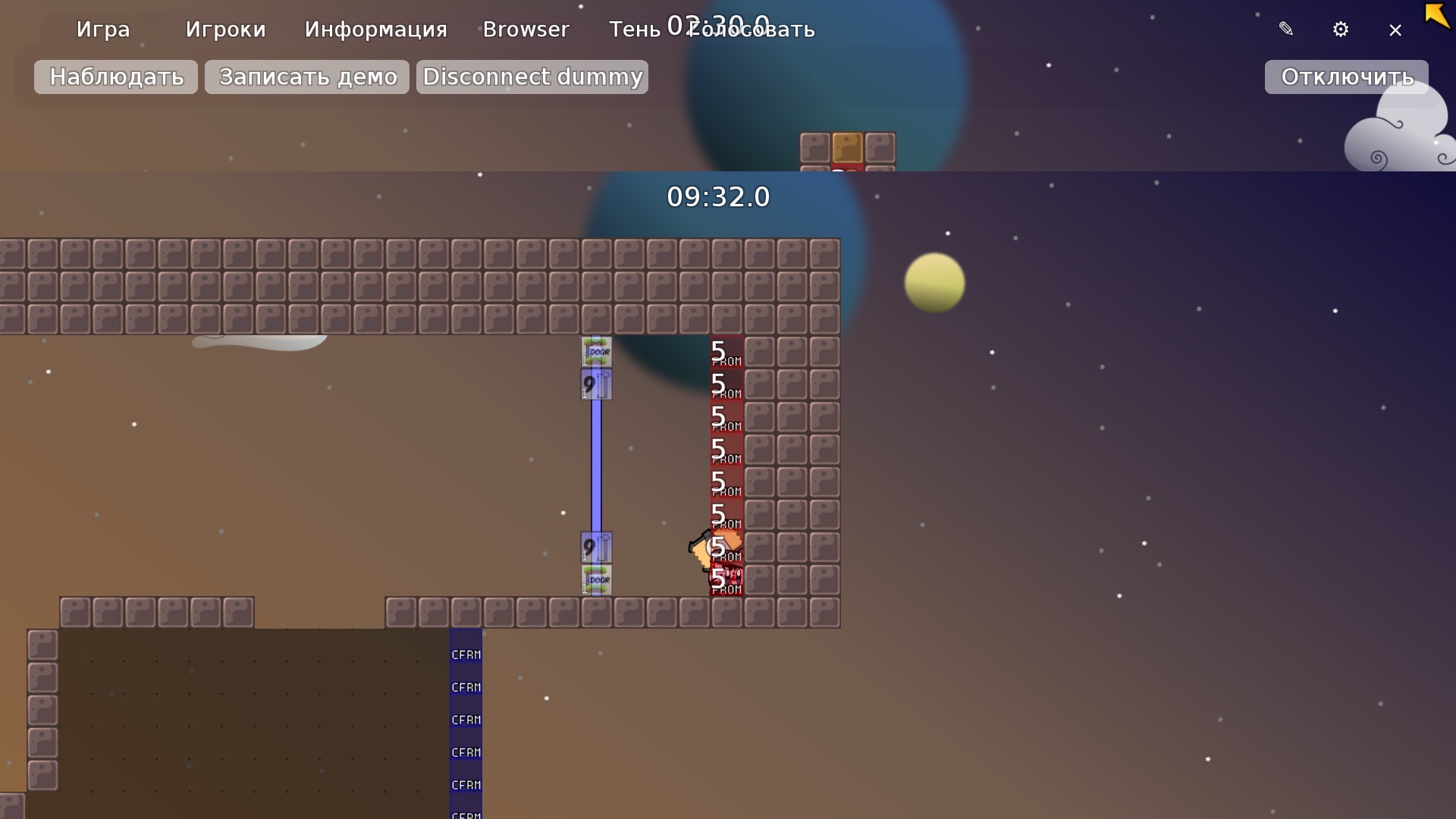Close the menu with the X icon
The height and width of the screenshot is (819, 1456).
click(x=1395, y=30)
